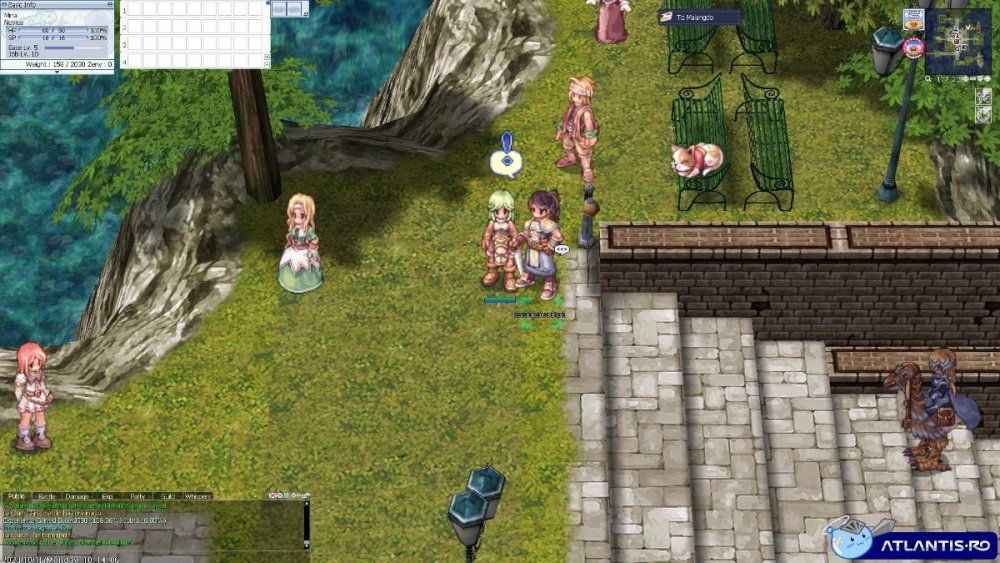
Task: Switch to the Public chat tab
Action: pos(17,496)
